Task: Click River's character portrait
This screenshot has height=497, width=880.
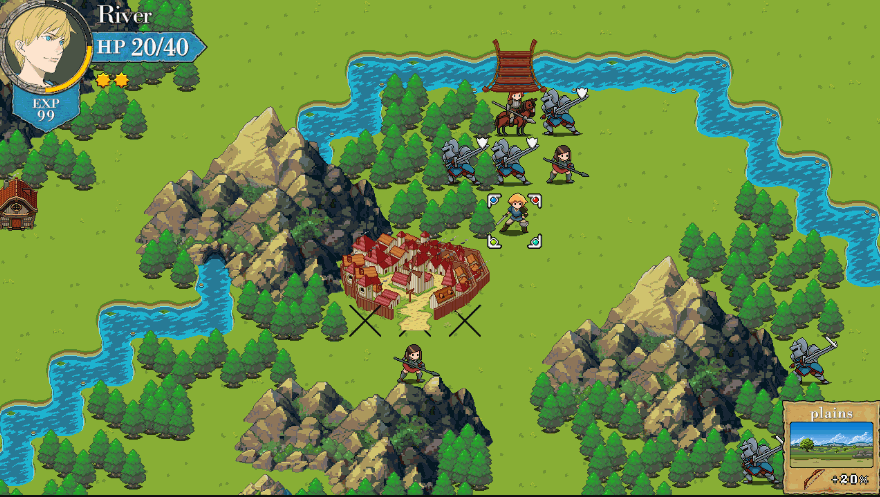Action: coord(46,43)
